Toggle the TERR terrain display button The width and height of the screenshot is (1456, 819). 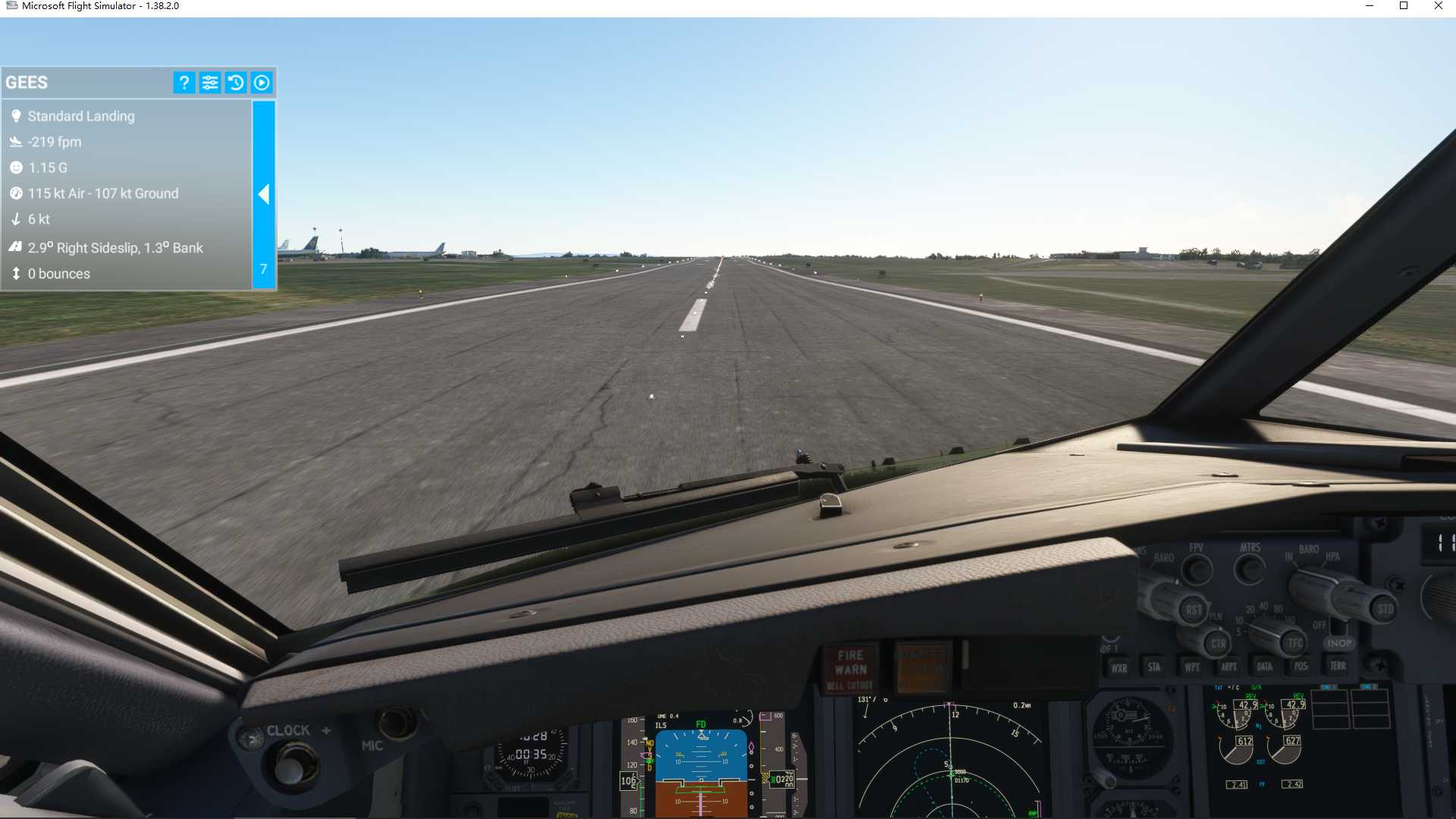coord(1337,665)
